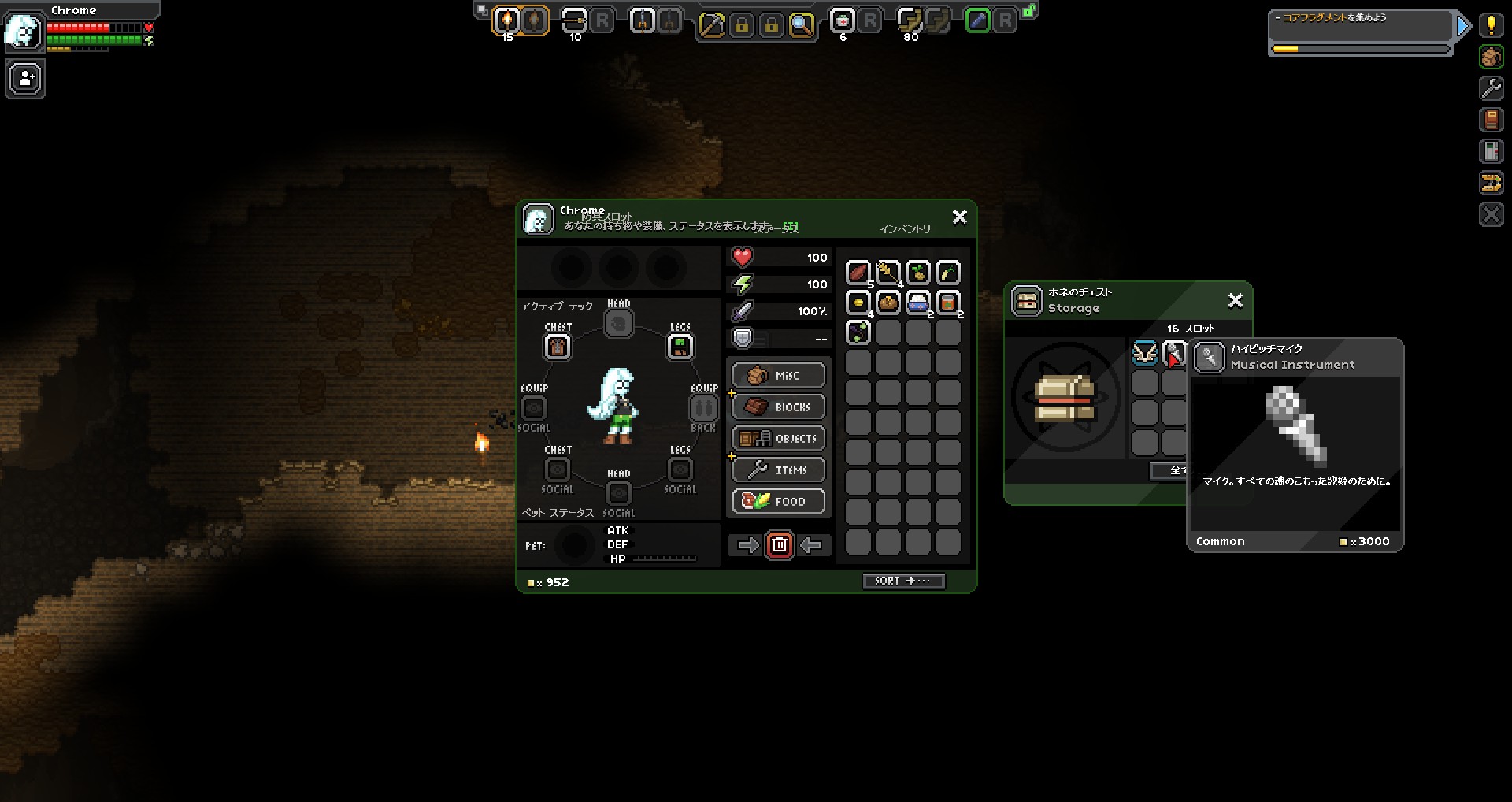Viewport: 1512px width, 802px height.
Task: Select the pickaxe tool in hotbar
Action: coord(711,25)
